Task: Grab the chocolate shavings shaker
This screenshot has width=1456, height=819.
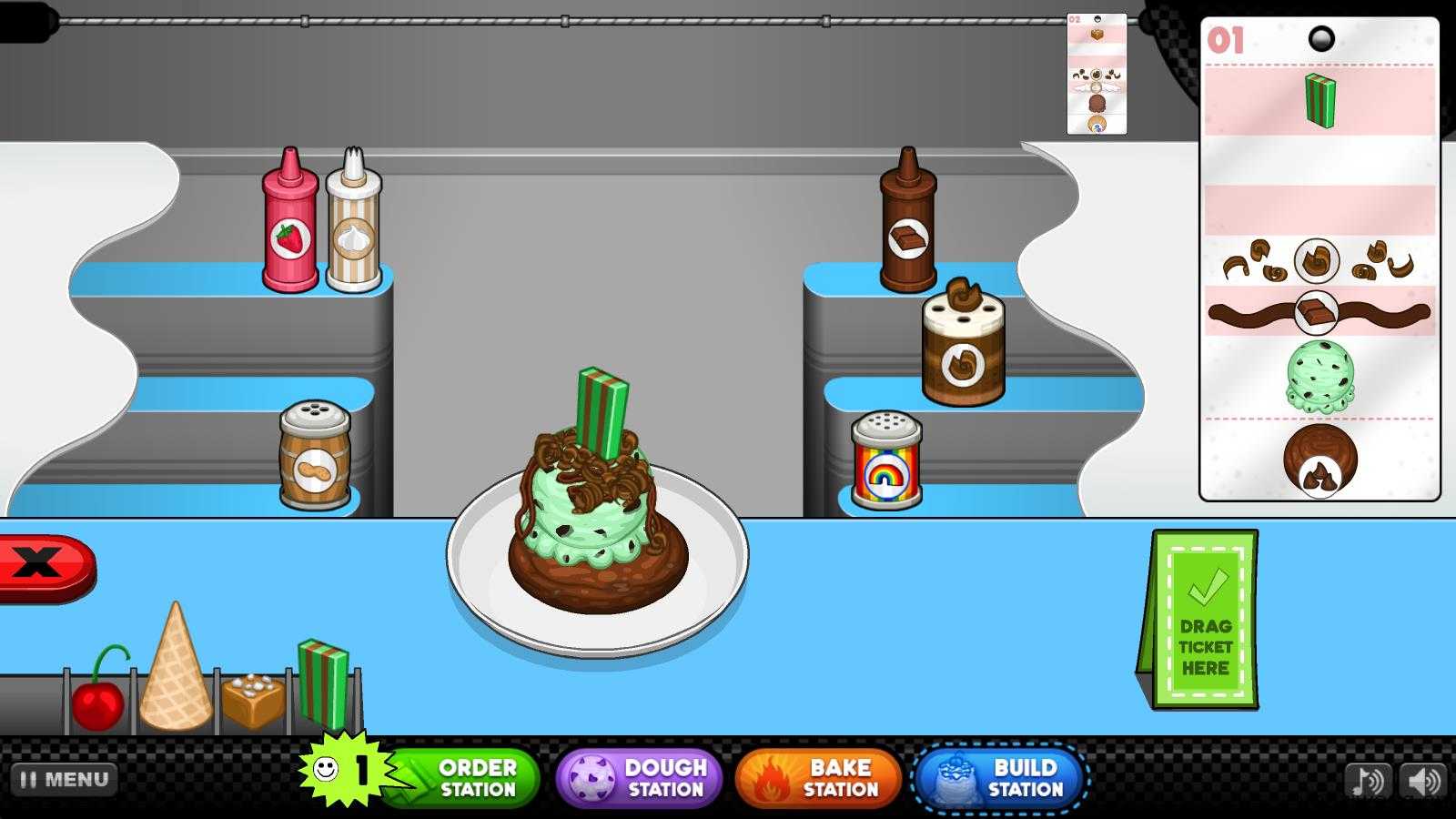Action: (x=964, y=346)
